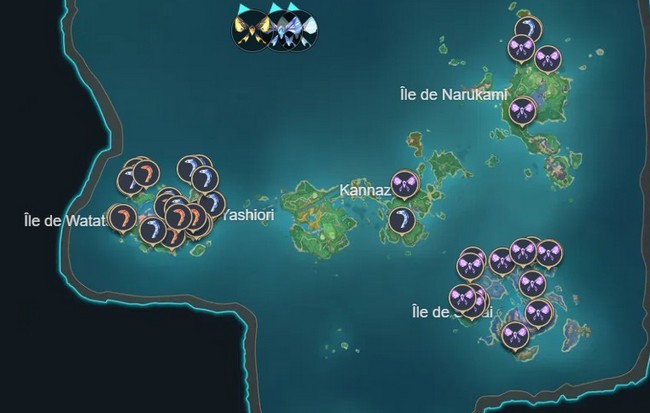The width and height of the screenshot is (650, 413).
Task: Select the orange crescent marker beside the Watatsumi label
Action: click(x=121, y=216)
